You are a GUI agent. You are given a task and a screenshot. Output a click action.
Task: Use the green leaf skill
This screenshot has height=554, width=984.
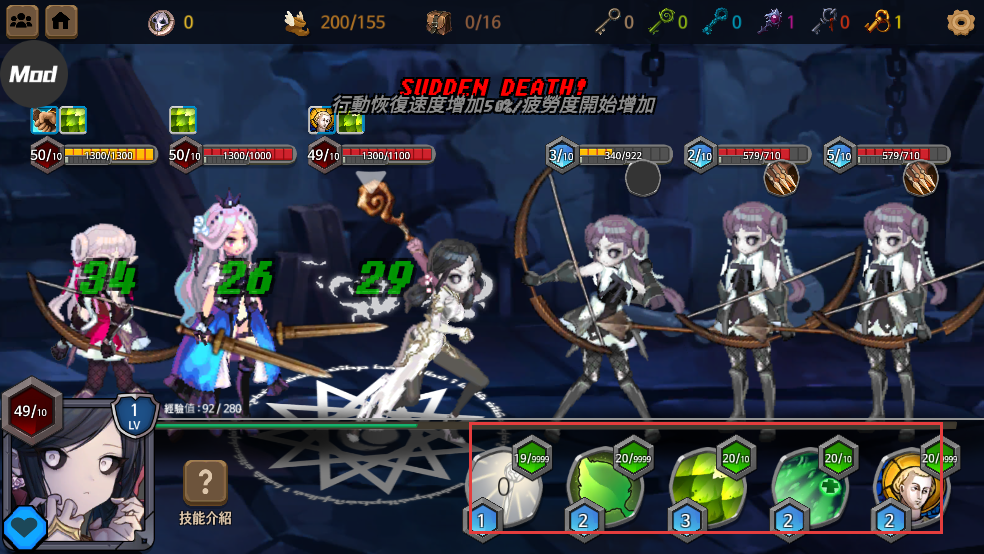click(x=608, y=487)
